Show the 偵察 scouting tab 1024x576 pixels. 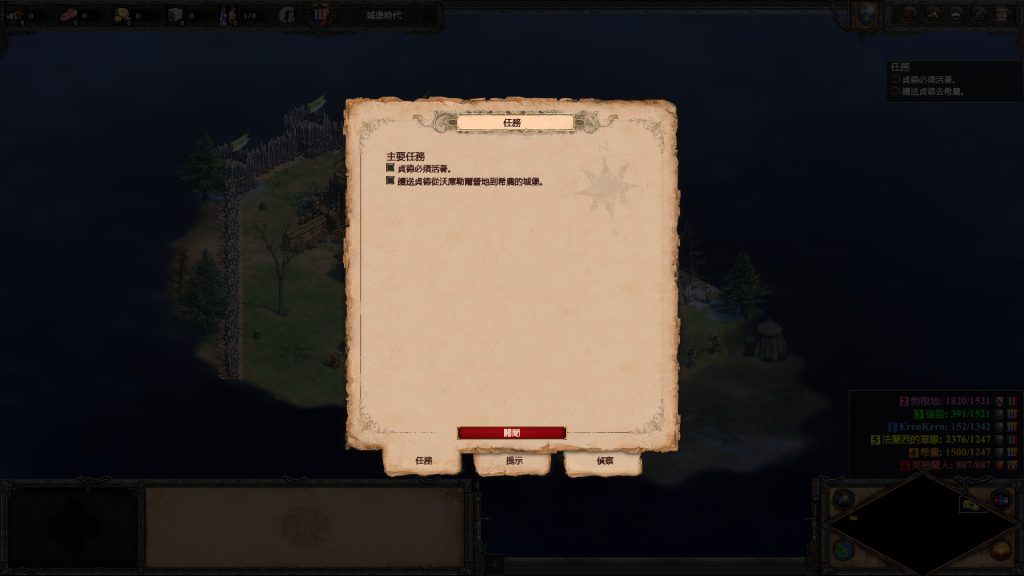[x=604, y=461]
